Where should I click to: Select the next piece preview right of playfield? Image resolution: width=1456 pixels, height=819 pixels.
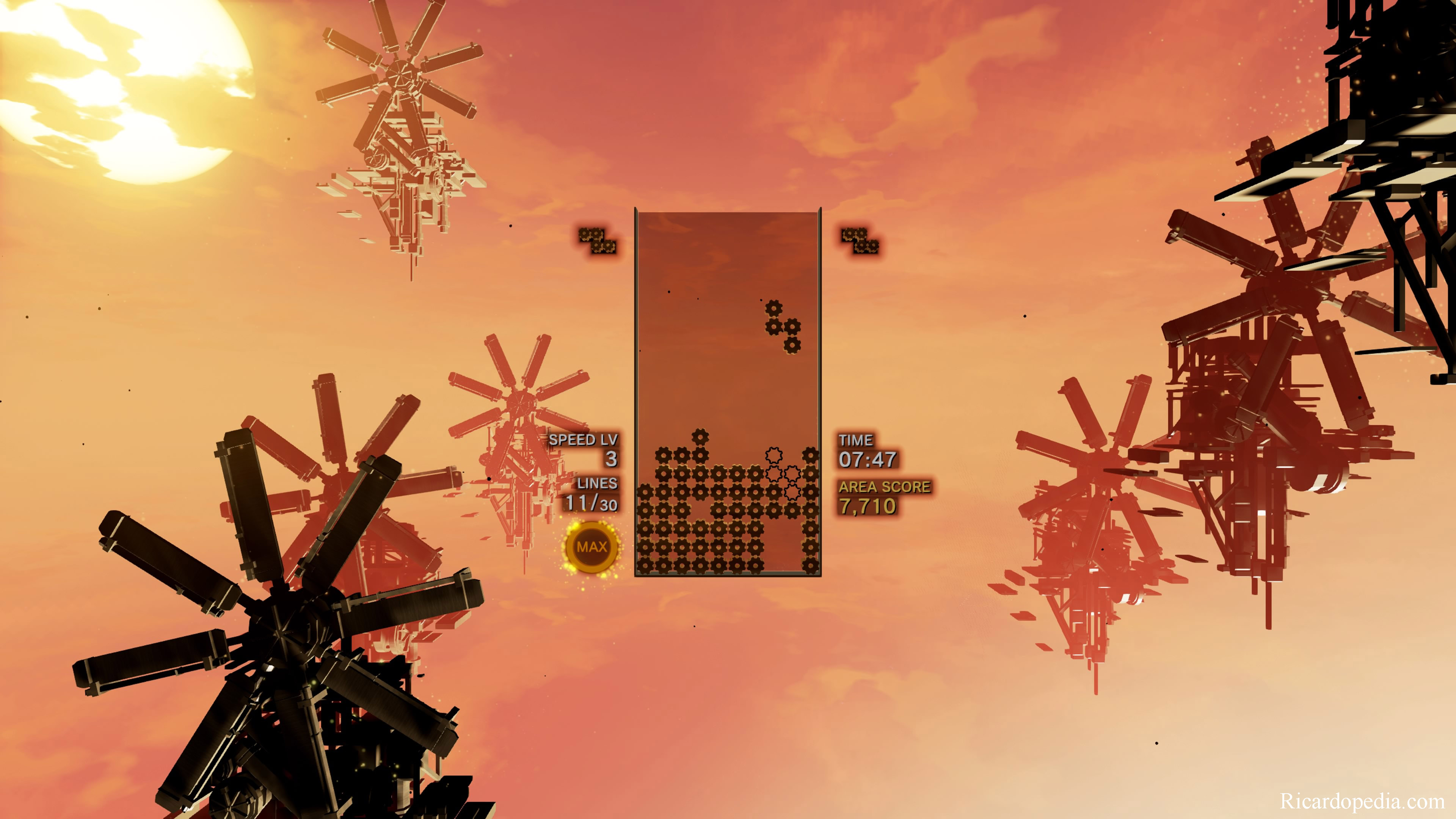(x=860, y=240)
